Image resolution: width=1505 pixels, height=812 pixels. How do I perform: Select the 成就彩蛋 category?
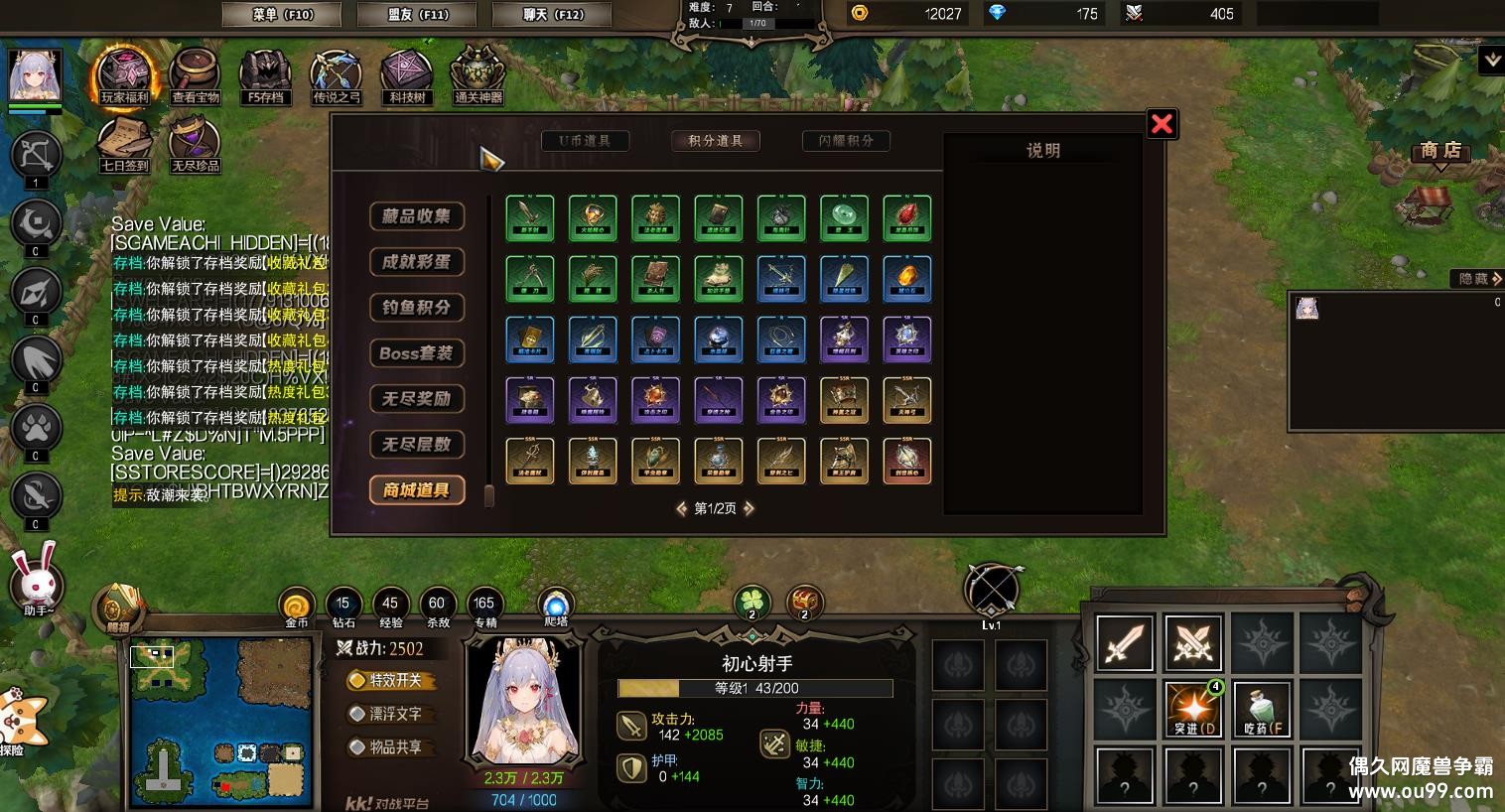click(x=417, y=262)
